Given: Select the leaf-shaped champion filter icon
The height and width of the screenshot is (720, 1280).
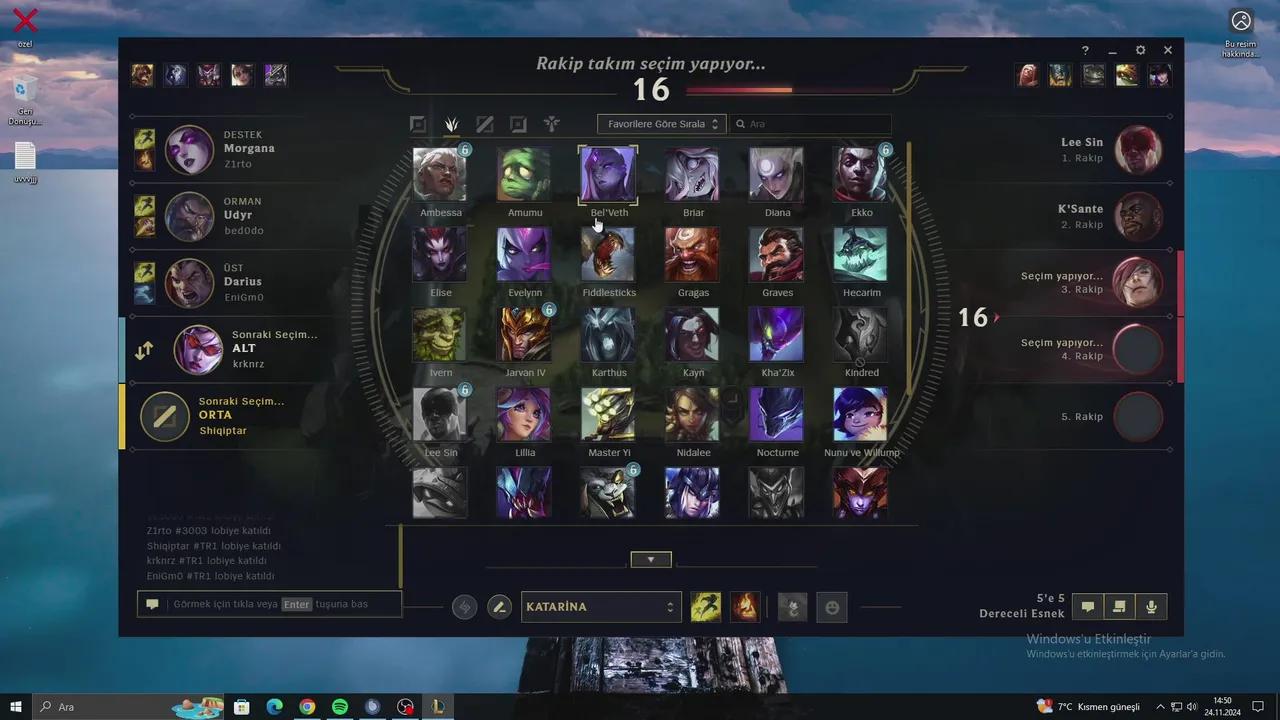Looking at the screenshot, I should pos(451,123).
